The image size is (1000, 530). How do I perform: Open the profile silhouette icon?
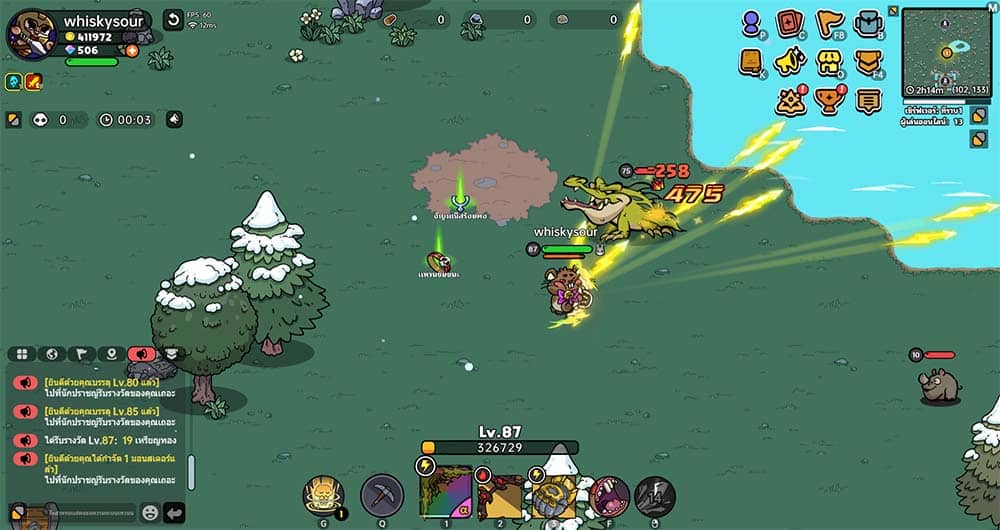752,22
